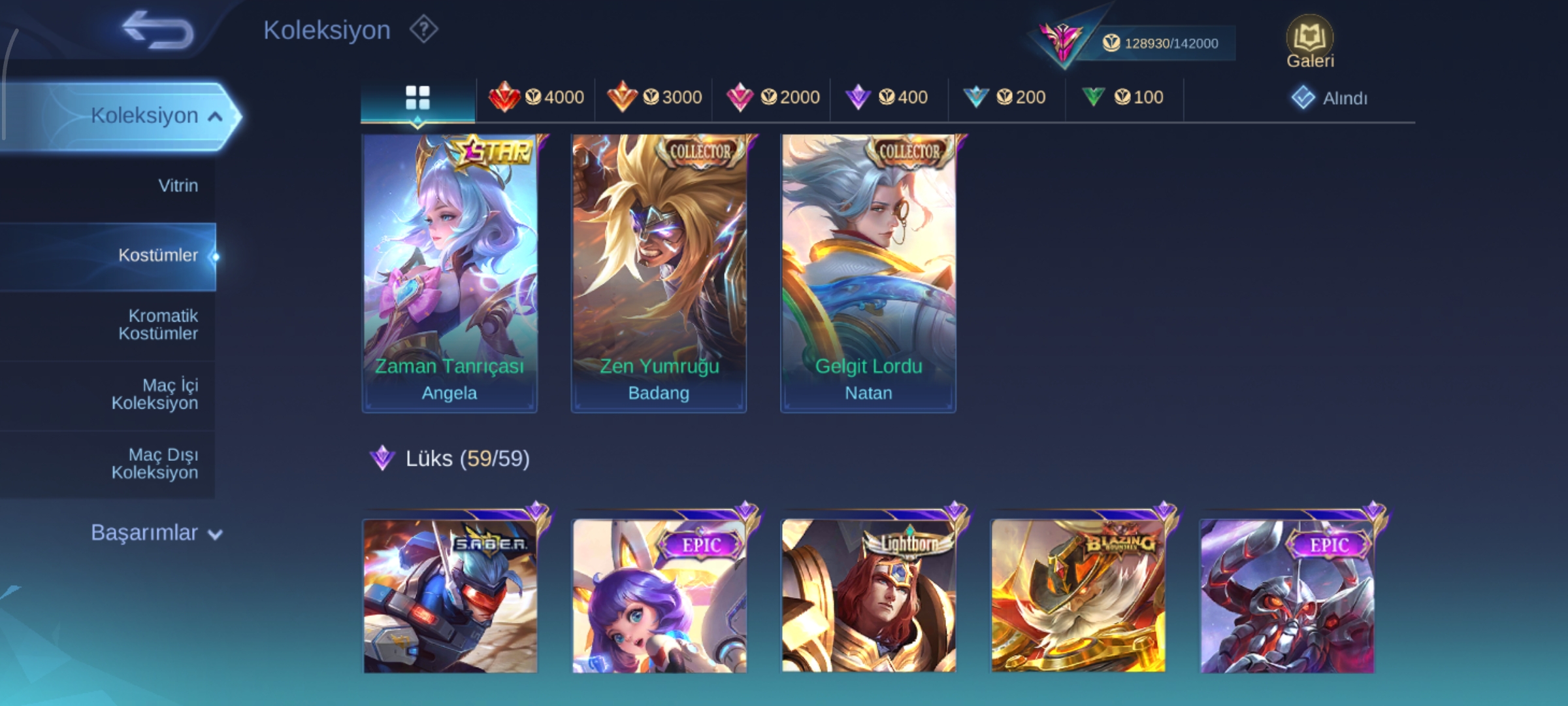This screenshot has width=1568, height=706.
Task: Go back using the arrow button
Action: [158, 30]
